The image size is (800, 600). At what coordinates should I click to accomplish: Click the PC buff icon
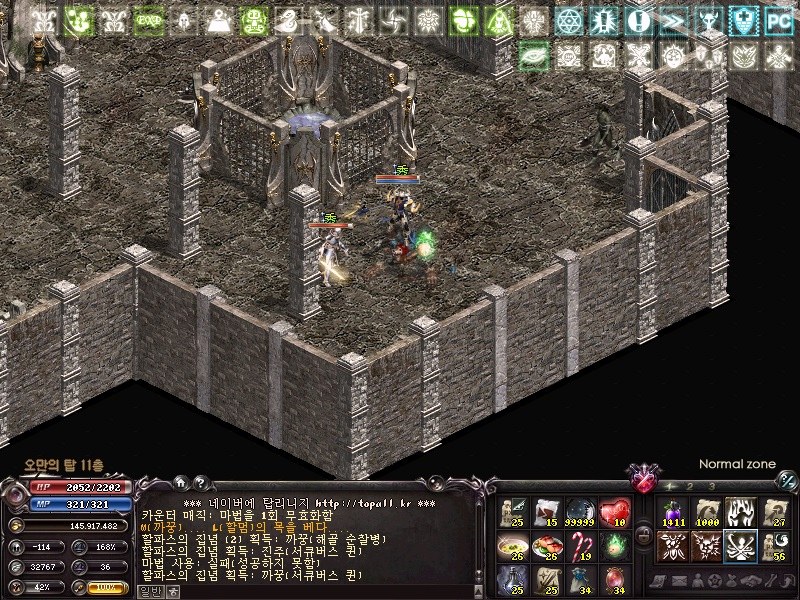[778, 20]
